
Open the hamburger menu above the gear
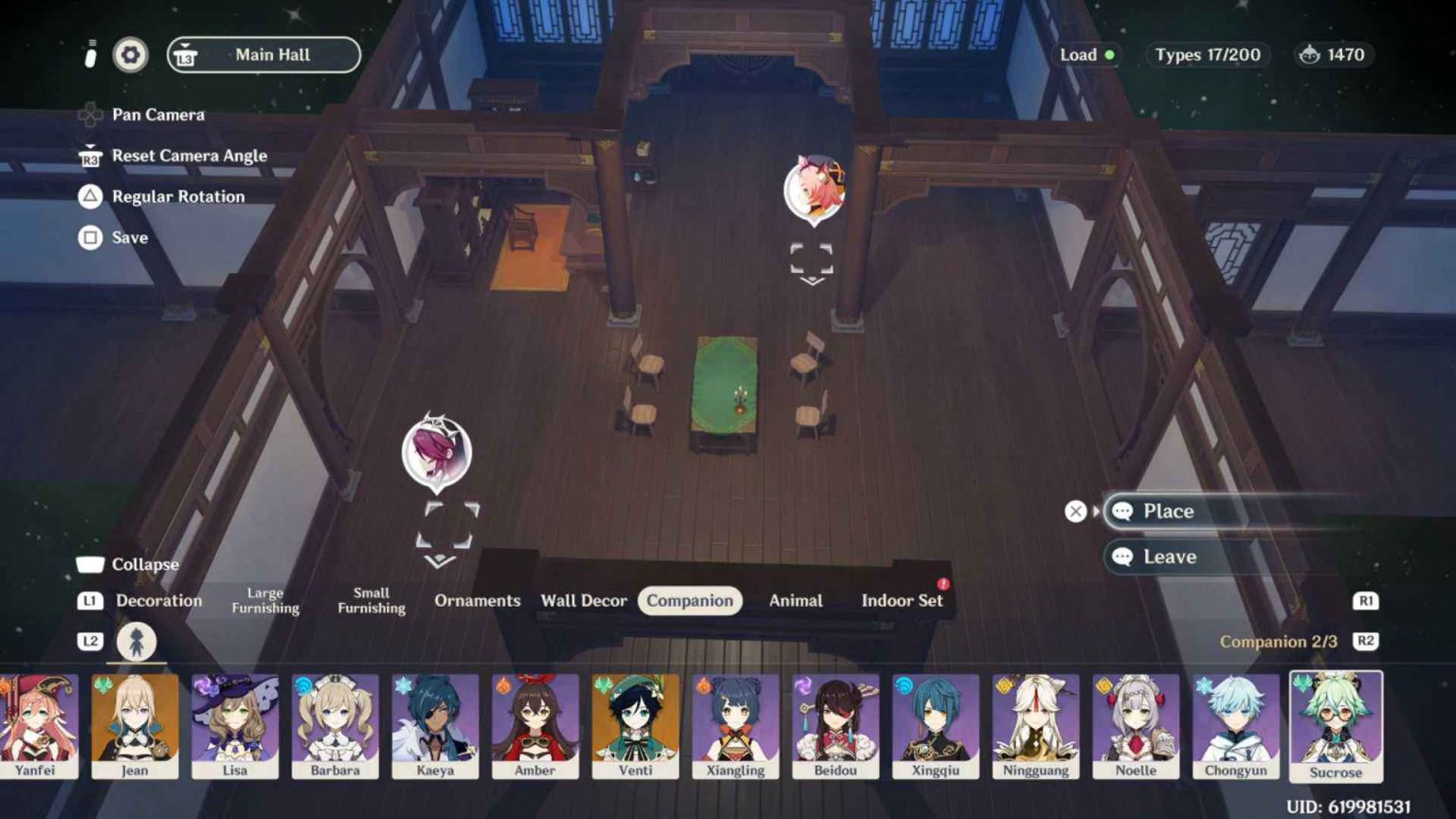(x=91, y=43)
